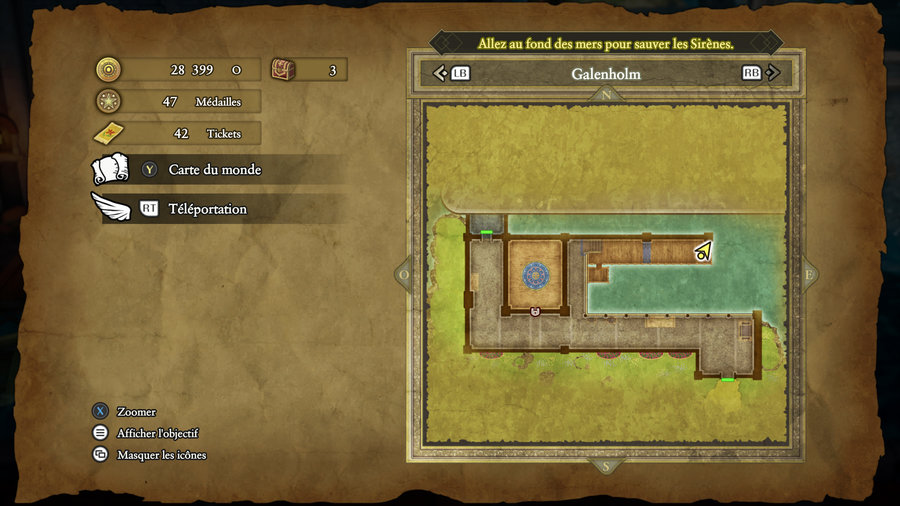The width and height of the screenshot is (900, 506).
Task: Select the Téléportation option
Action: coord(207,209)
